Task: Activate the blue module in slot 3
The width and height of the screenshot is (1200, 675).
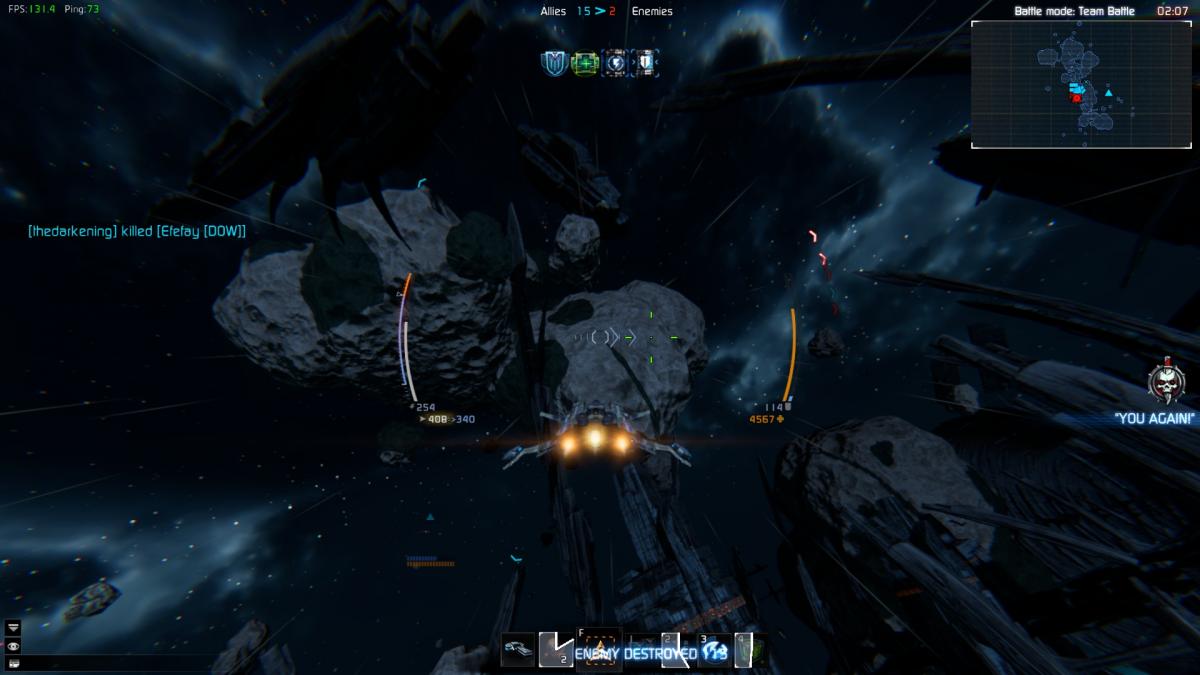Action: pyautogui.click(x=715, y=650)
